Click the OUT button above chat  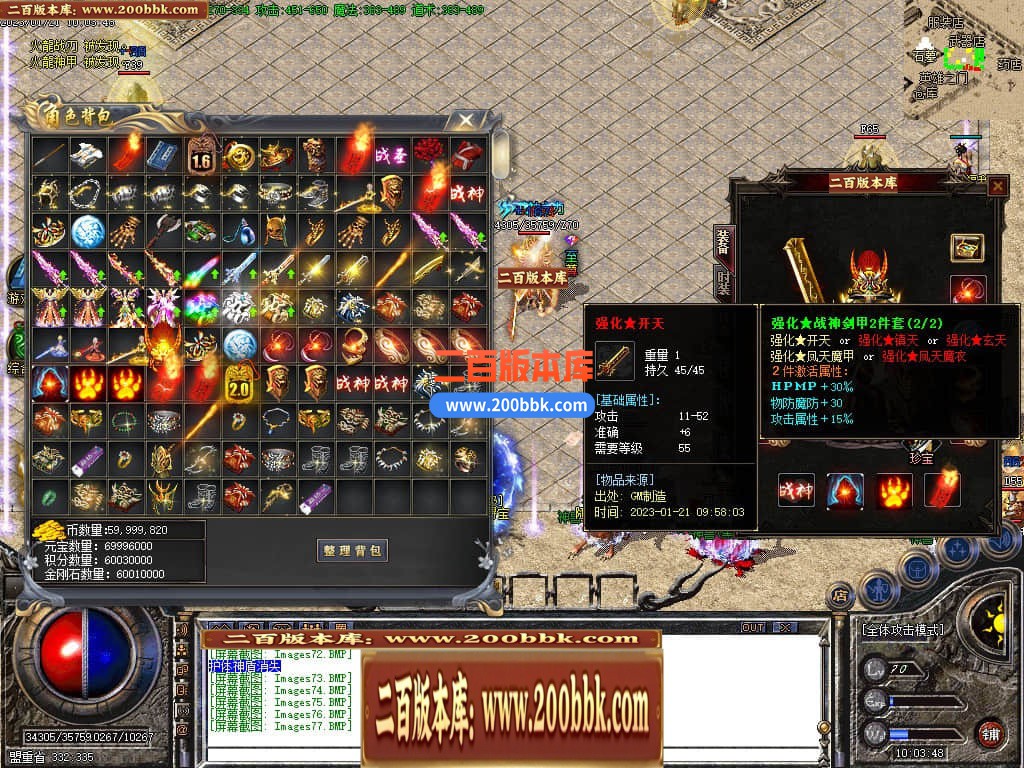tap(752, 628)
